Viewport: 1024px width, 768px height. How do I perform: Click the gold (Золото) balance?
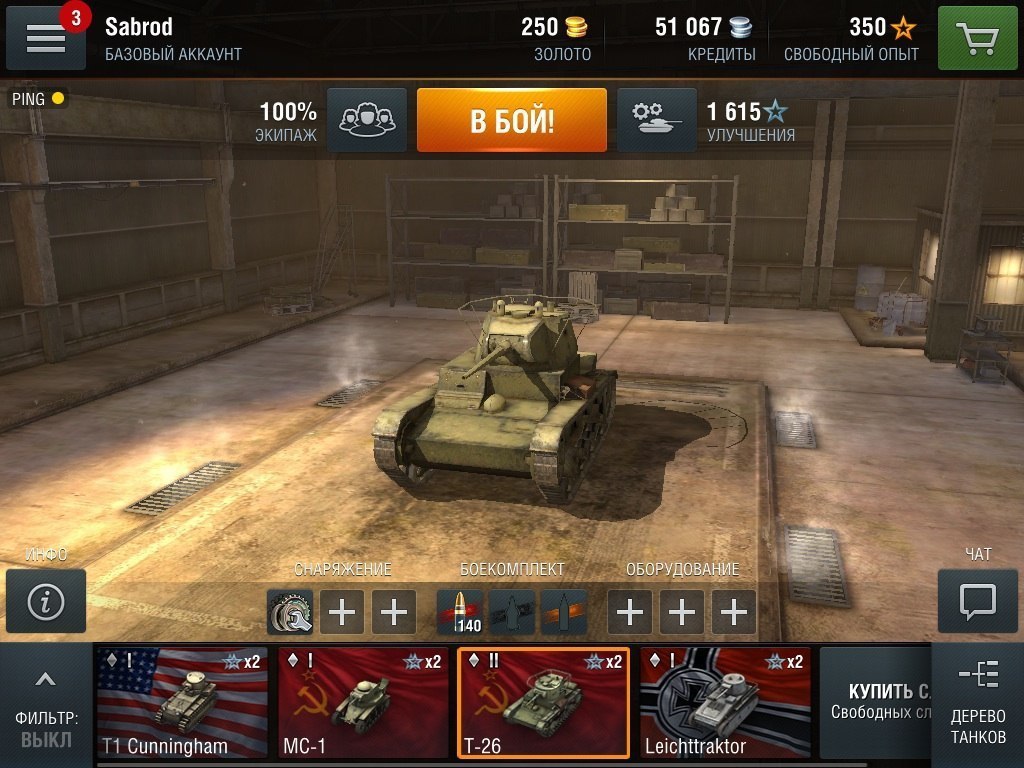coord(556,38)
